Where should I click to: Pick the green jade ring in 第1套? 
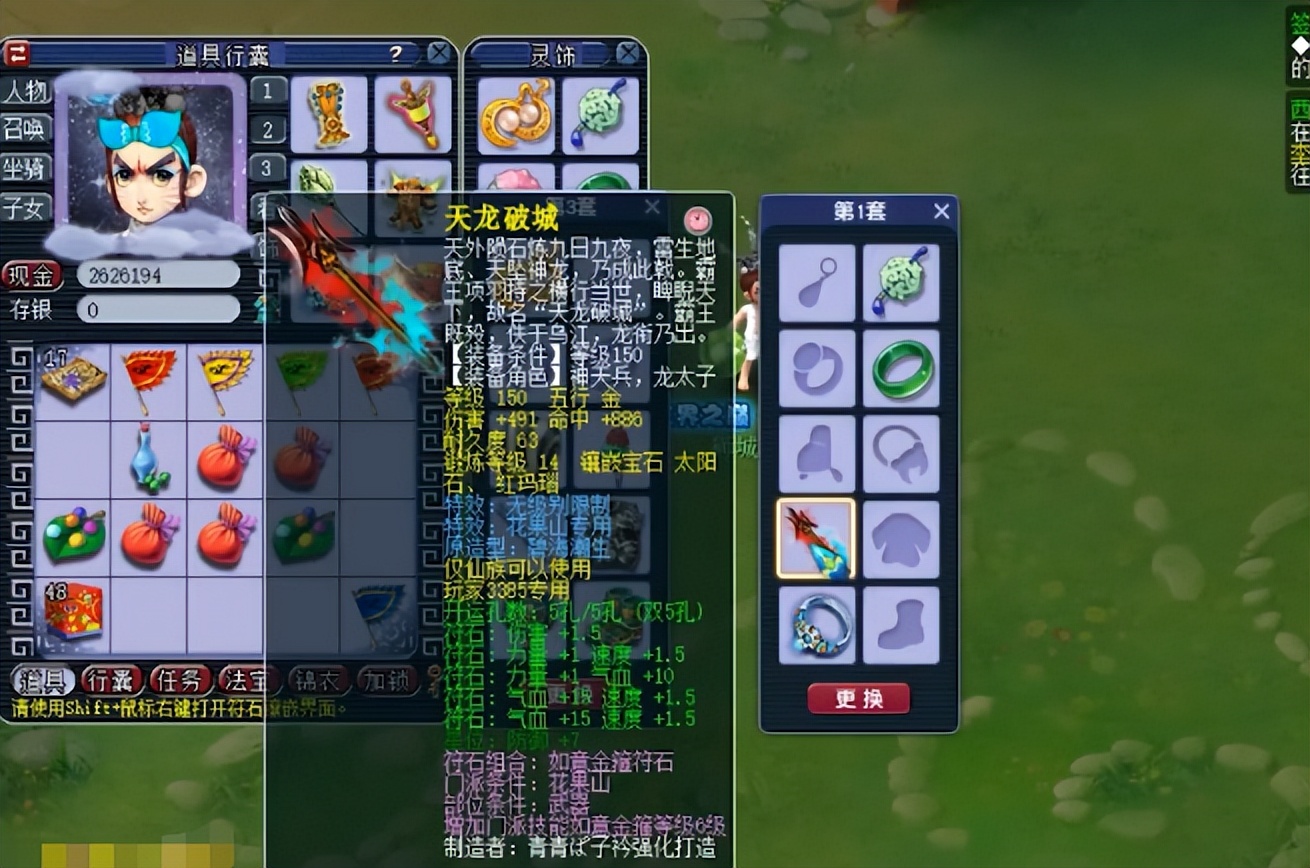click(901, 369)
